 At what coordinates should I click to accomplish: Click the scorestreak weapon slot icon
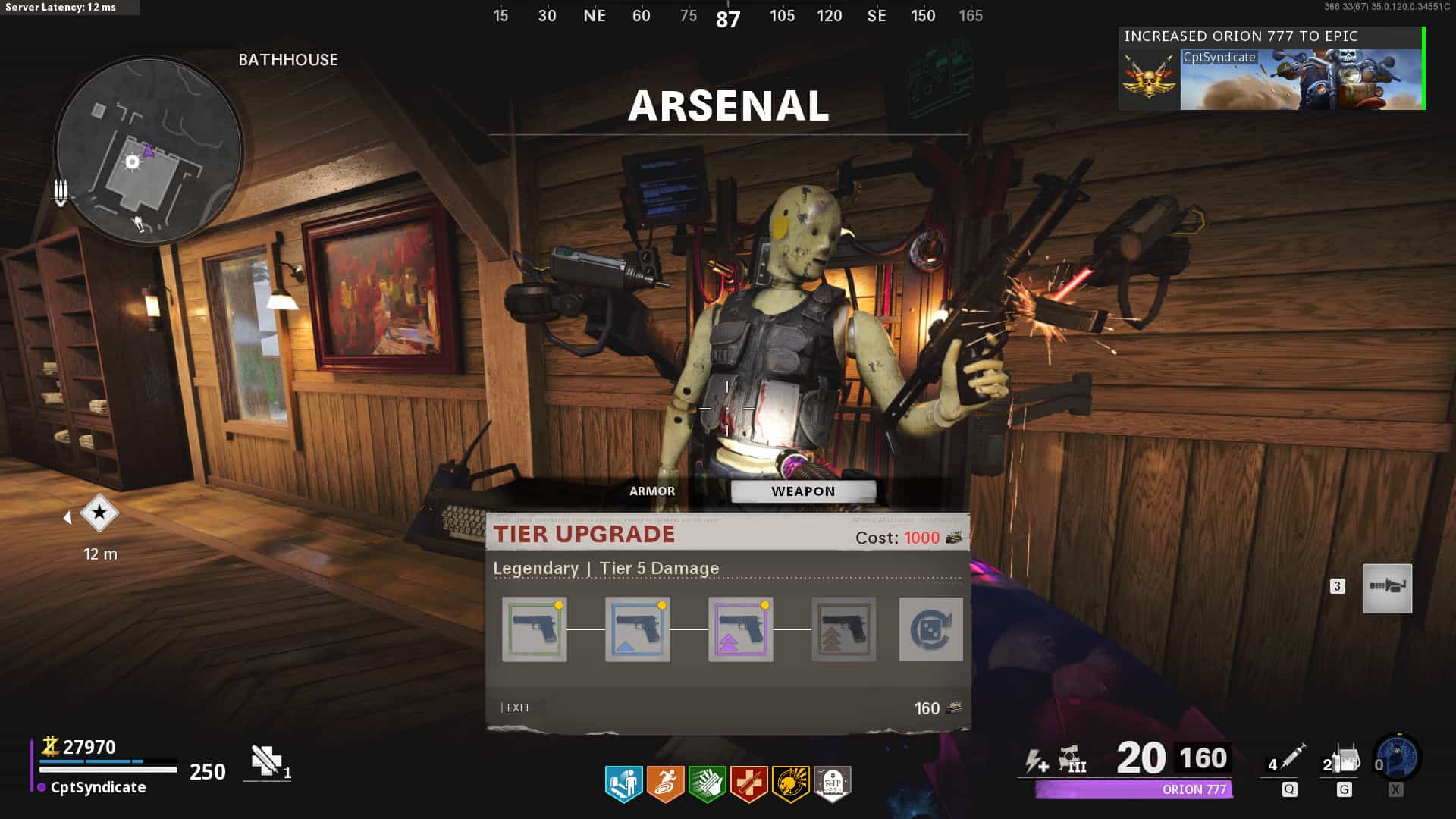click(1387, 588)
